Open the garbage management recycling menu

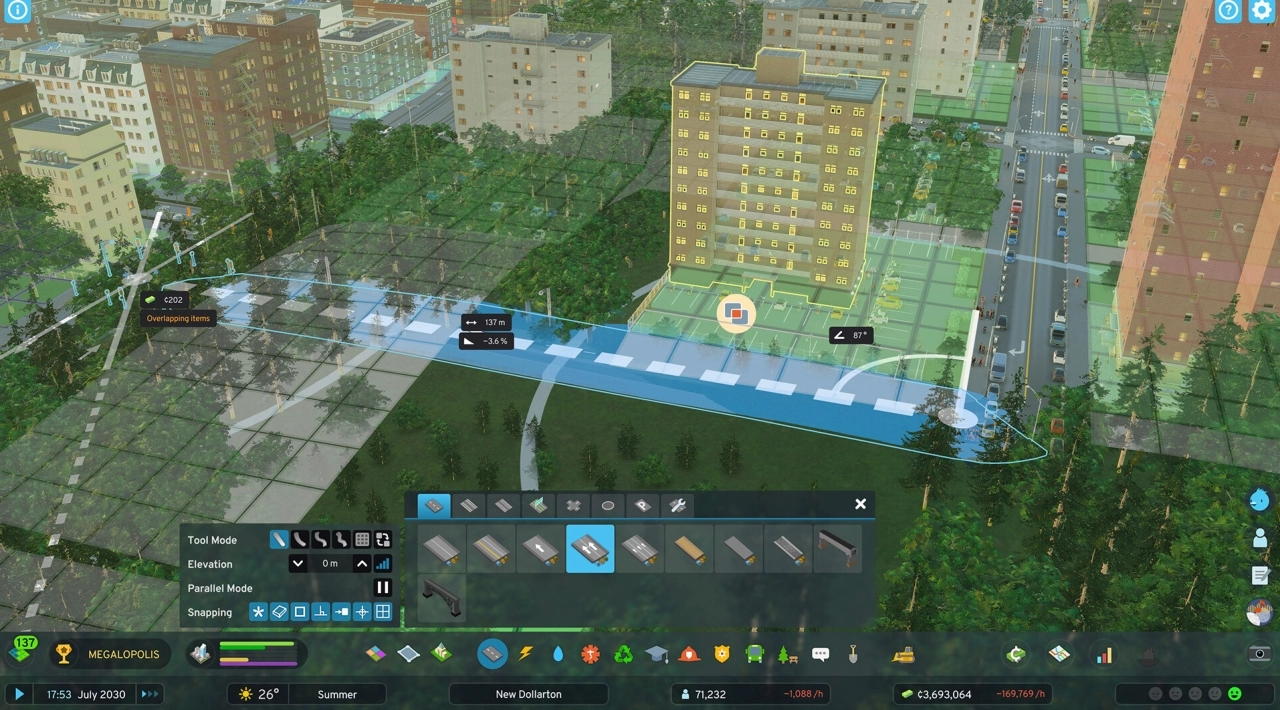coord(623,654)
